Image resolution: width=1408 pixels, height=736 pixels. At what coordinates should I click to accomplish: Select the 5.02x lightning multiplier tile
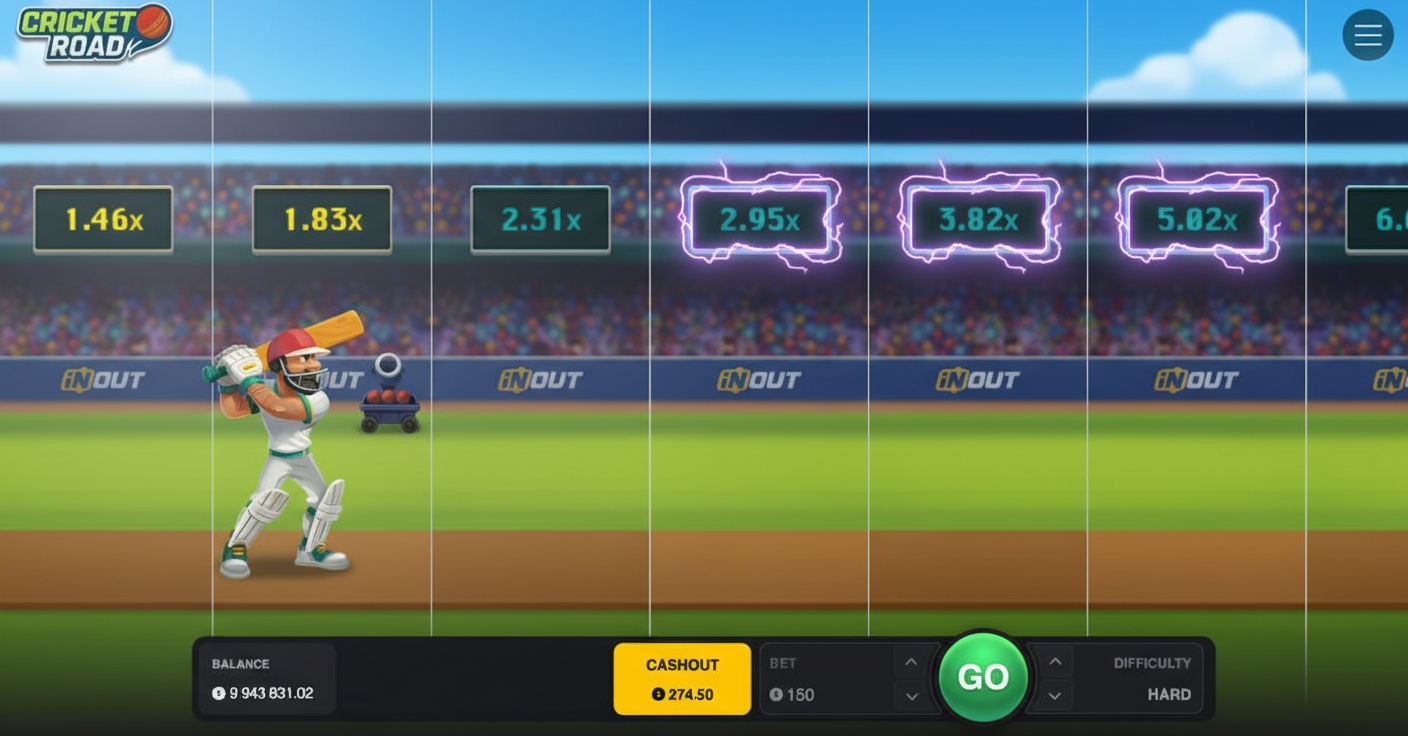point(1196,219)
